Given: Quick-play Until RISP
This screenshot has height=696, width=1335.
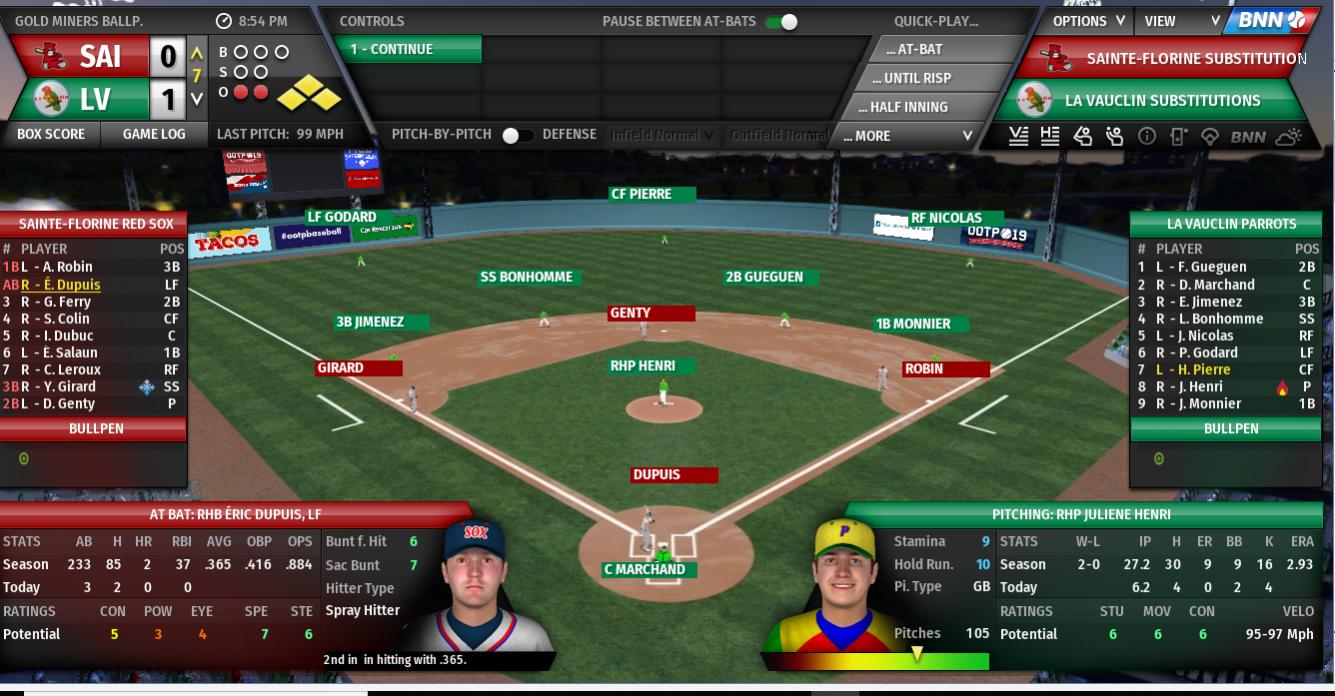Looking at the screenshot, I should click(x=917, y=78).
